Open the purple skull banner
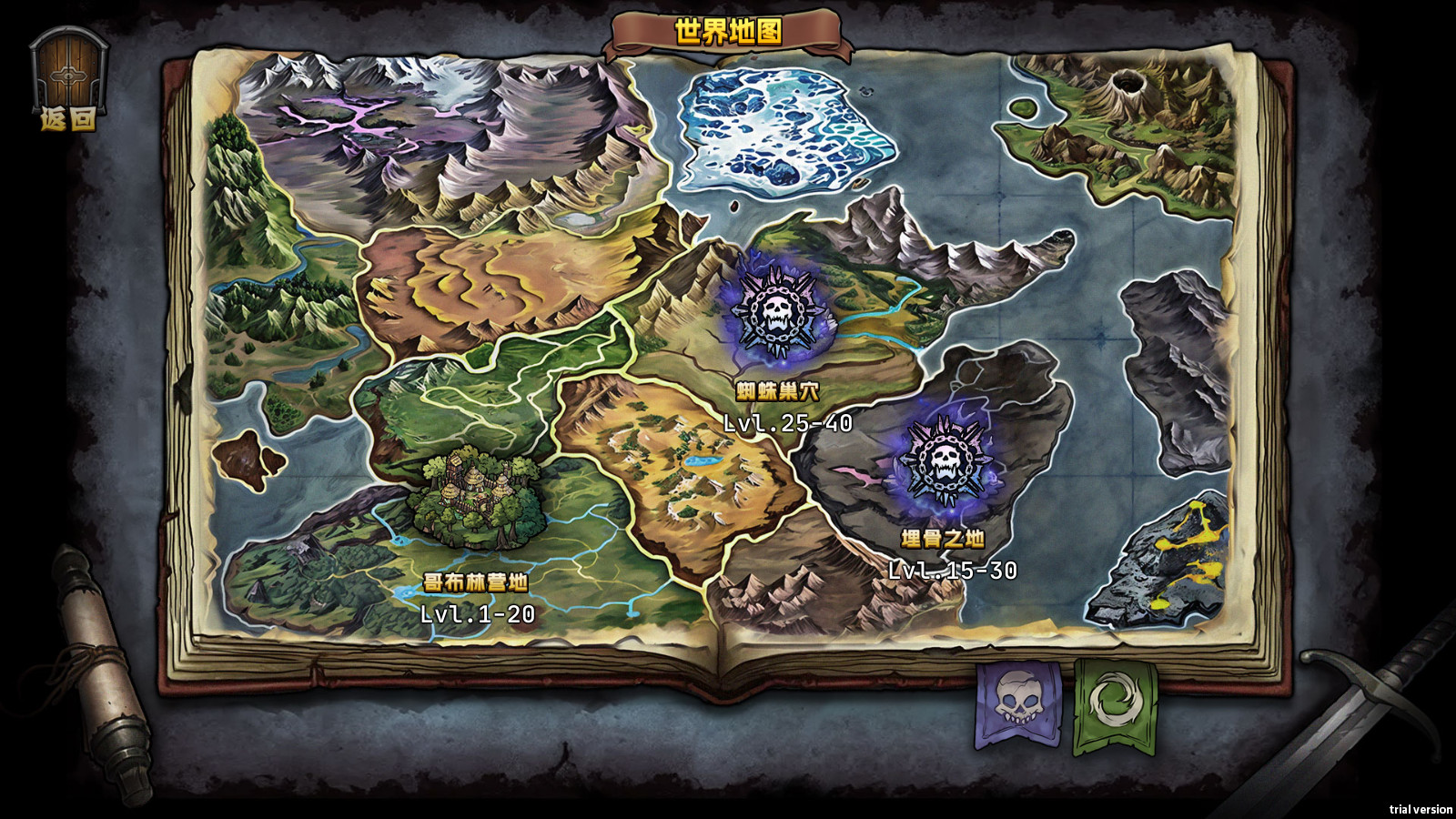Image resolution: width=1456 pixels, height=819 pixels. point(1017,703)
